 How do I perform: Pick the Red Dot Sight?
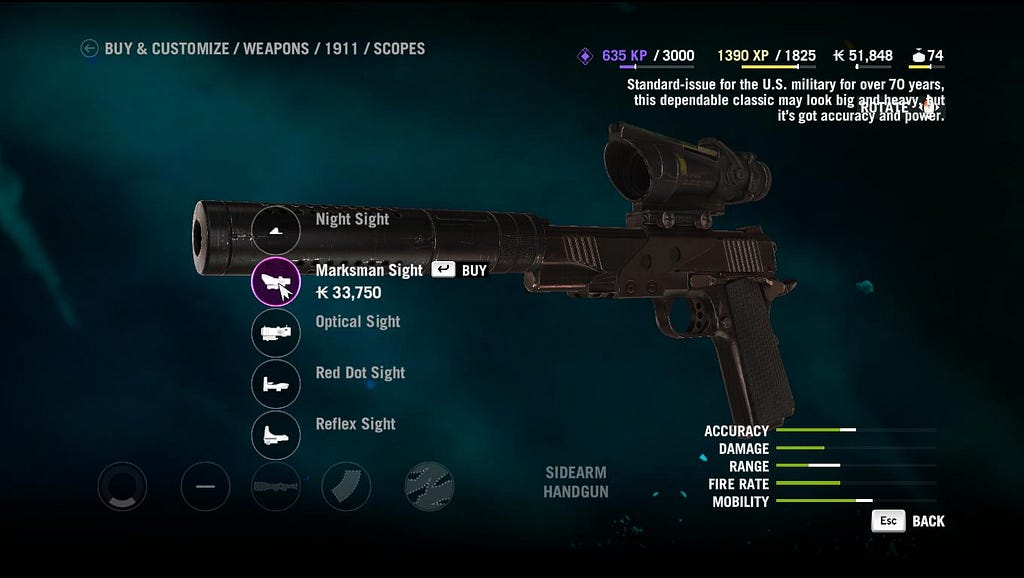click(276, 384)
